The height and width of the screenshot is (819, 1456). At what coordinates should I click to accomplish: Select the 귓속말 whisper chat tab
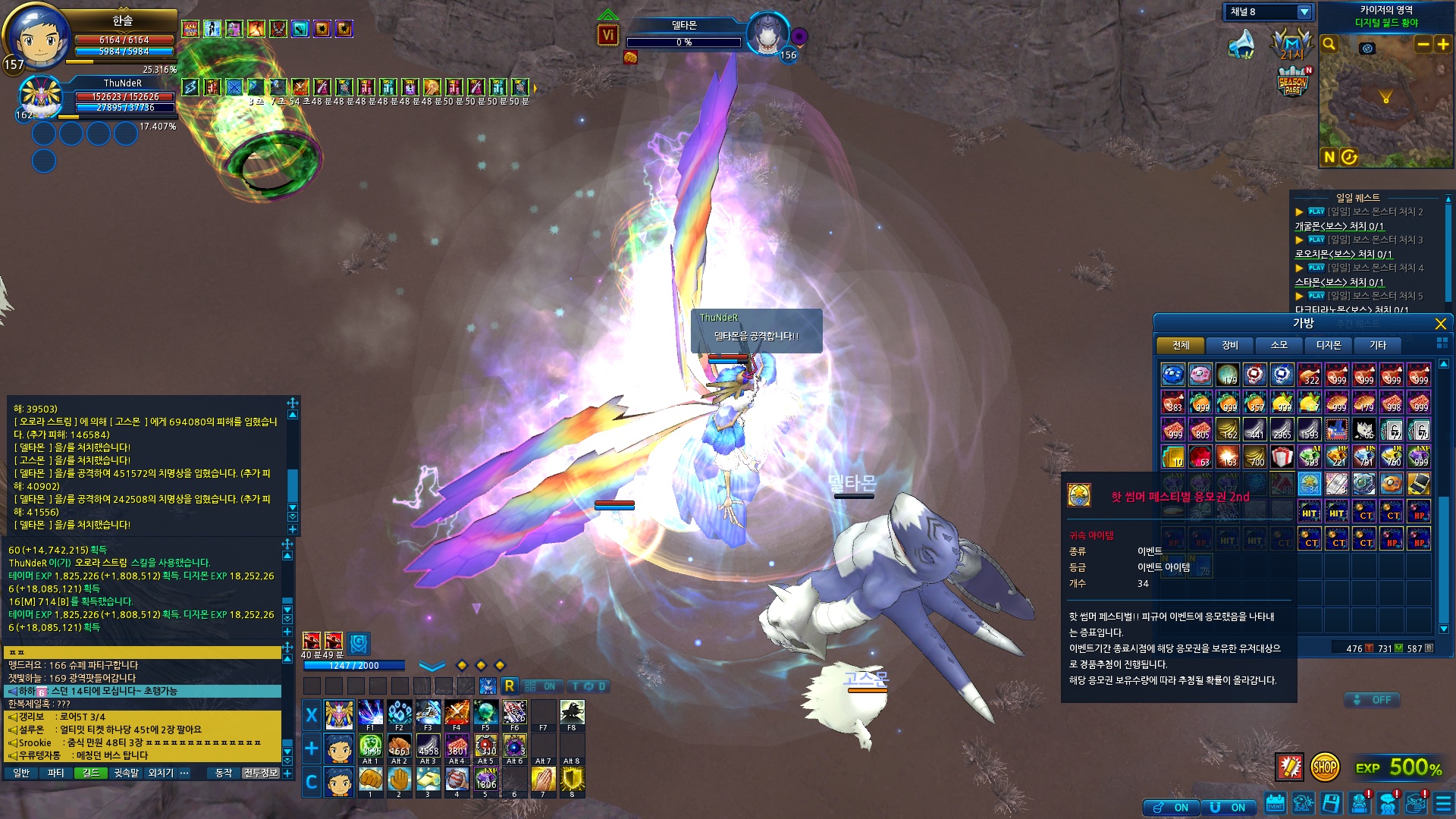126,773
